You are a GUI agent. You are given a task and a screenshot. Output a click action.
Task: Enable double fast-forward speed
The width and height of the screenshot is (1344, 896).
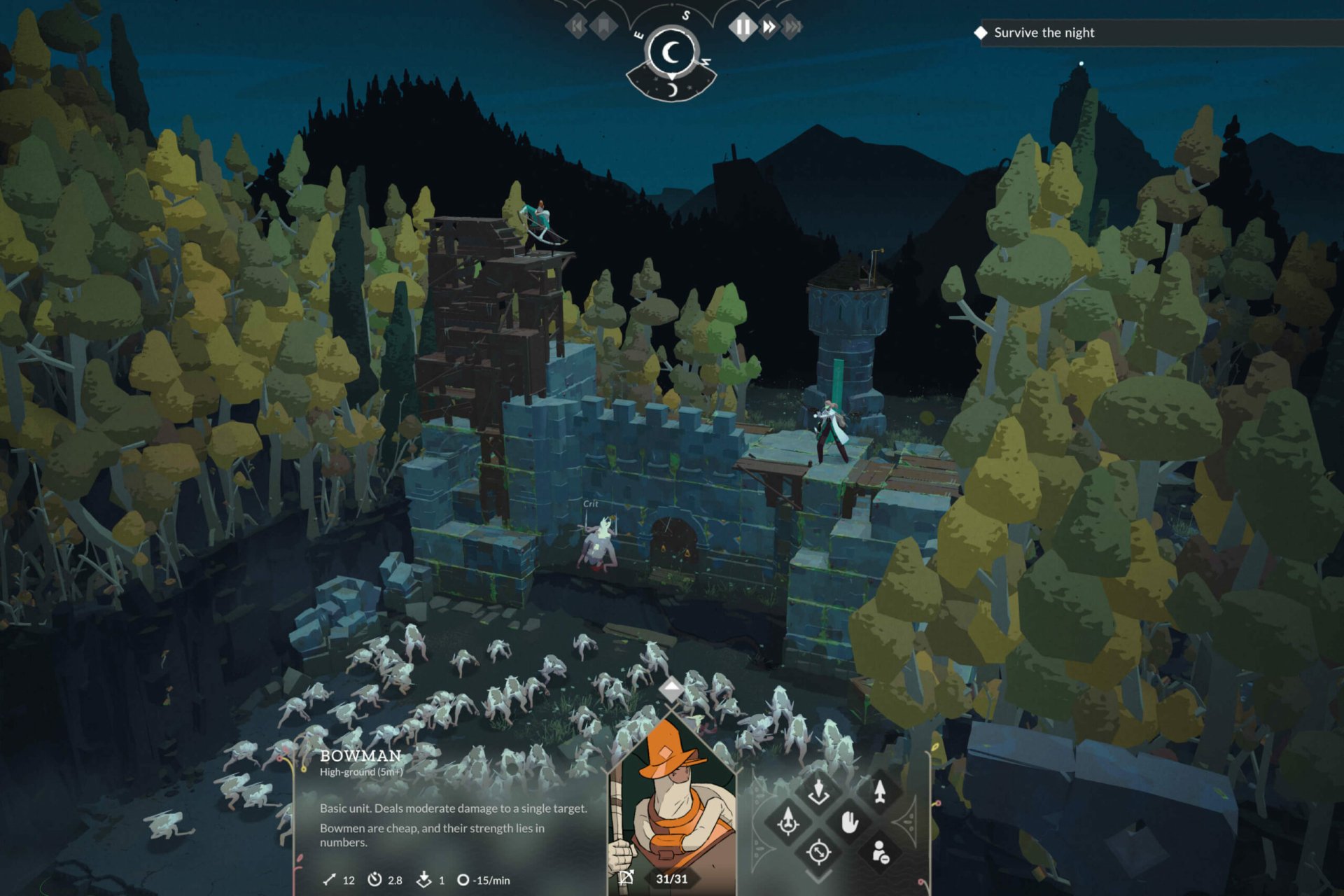[x=794, y=27]
